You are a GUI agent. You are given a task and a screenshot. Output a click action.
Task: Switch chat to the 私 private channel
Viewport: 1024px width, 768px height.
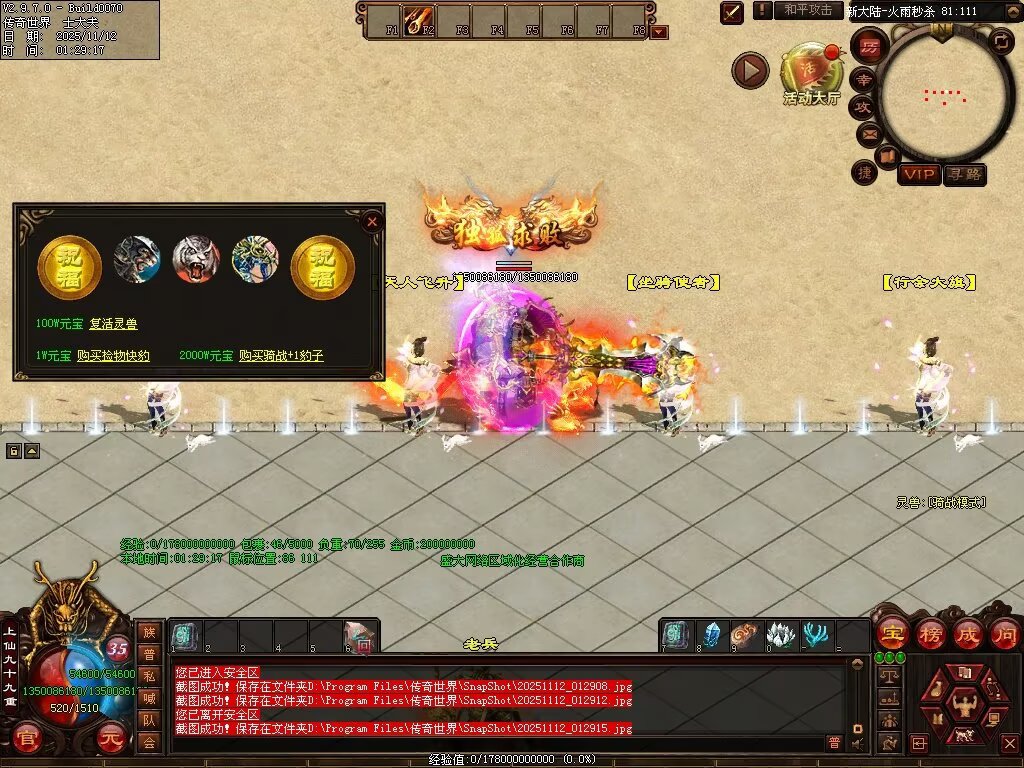coord(149,676)
